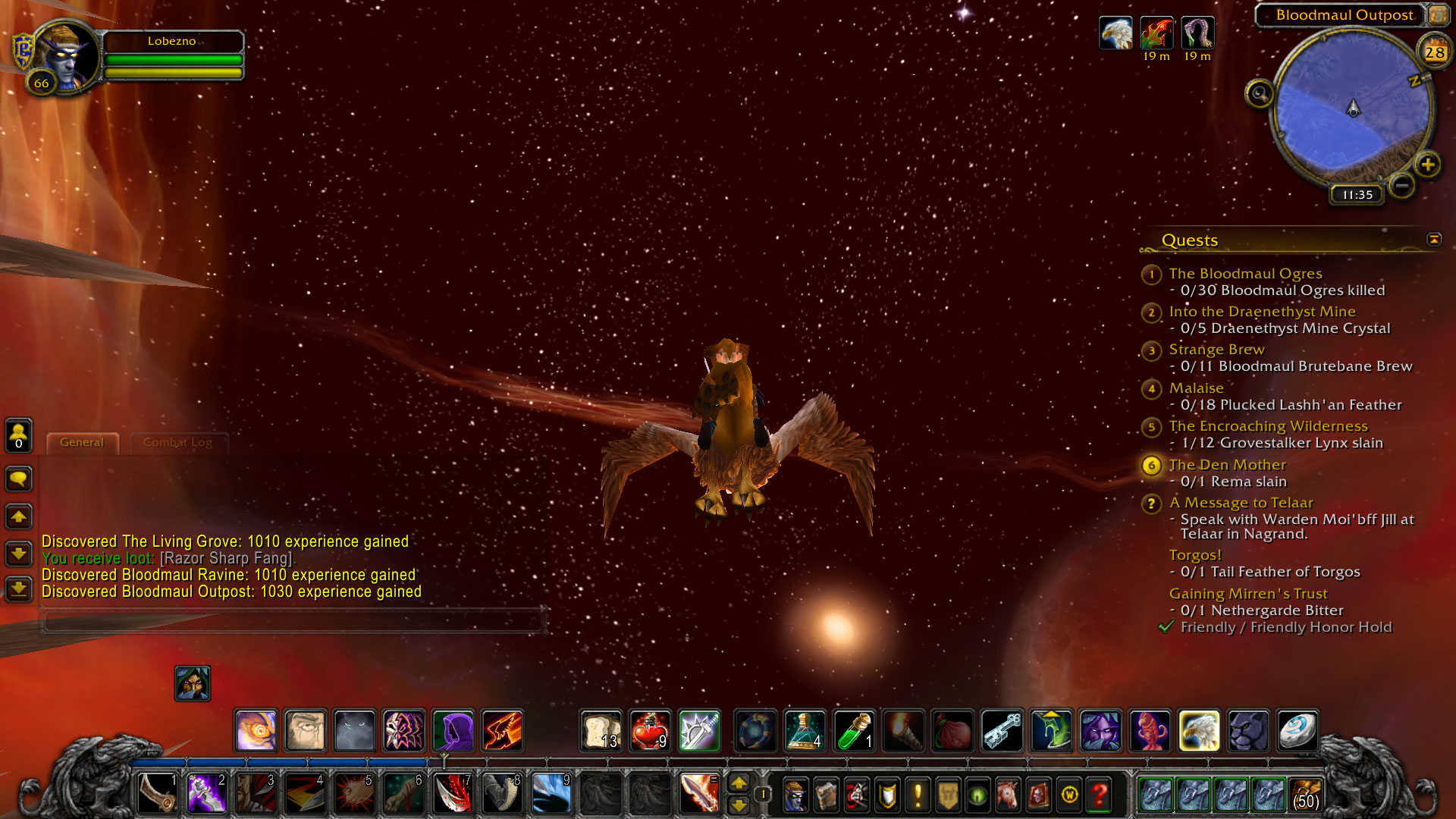This screenshot has height=819, width=1456.
Task: Select The Bloodmaul Ogres quest entry
Action: coord(1245,273)
